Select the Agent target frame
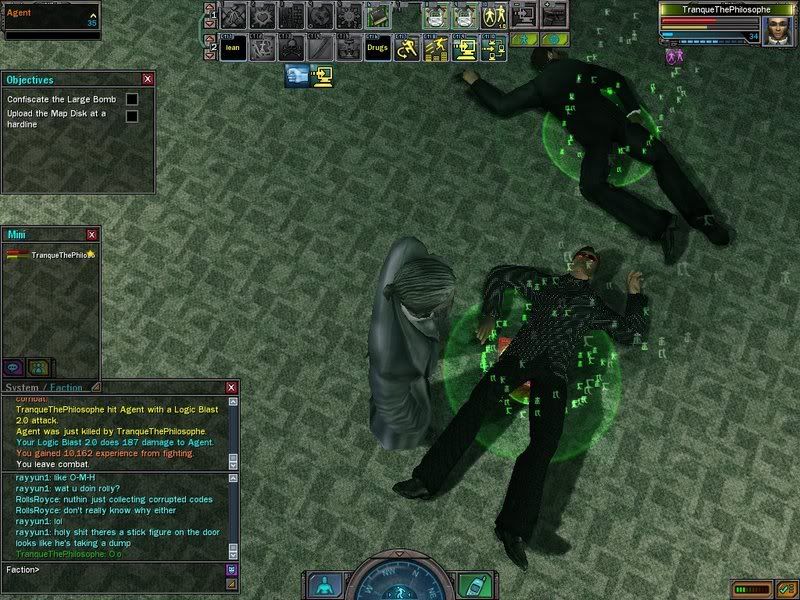 coord(52,18)
